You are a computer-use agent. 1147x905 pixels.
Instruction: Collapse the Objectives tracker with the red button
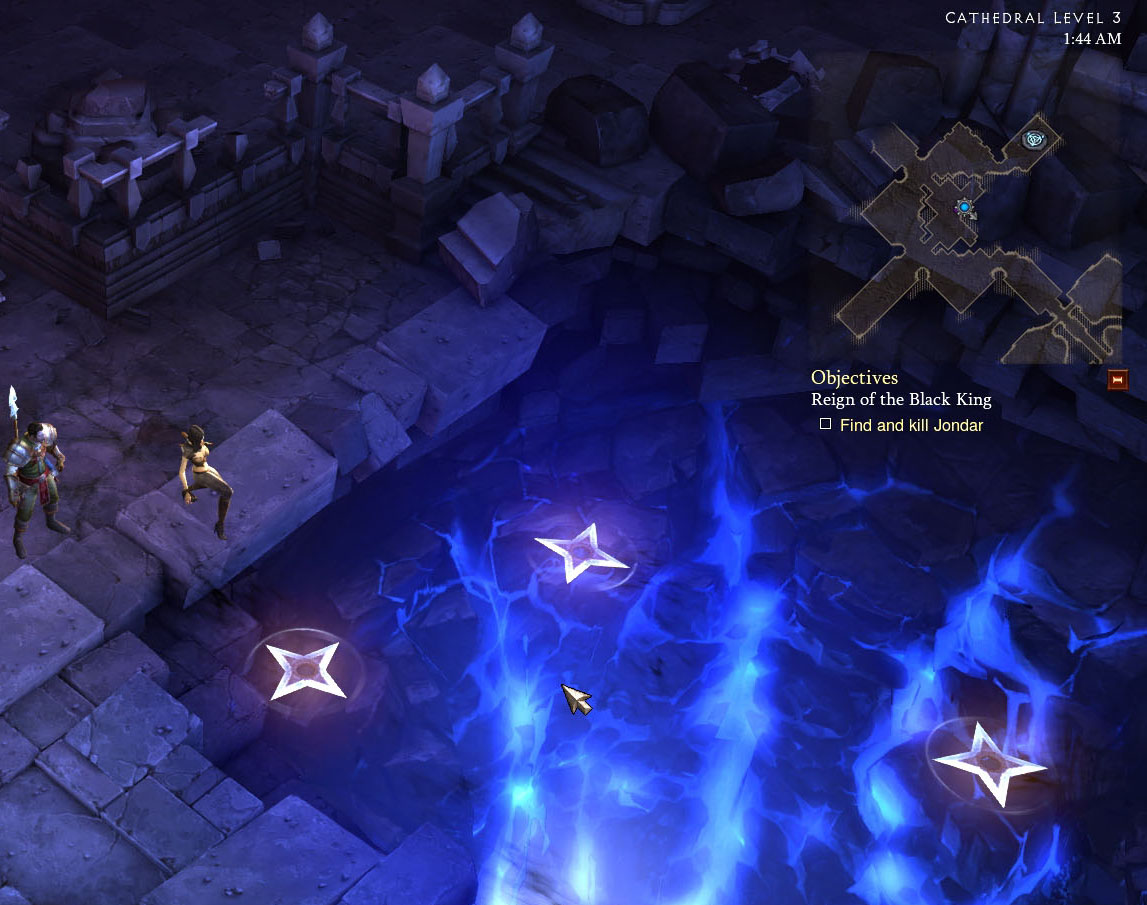pyautogui.click(x=1118, y=379)
